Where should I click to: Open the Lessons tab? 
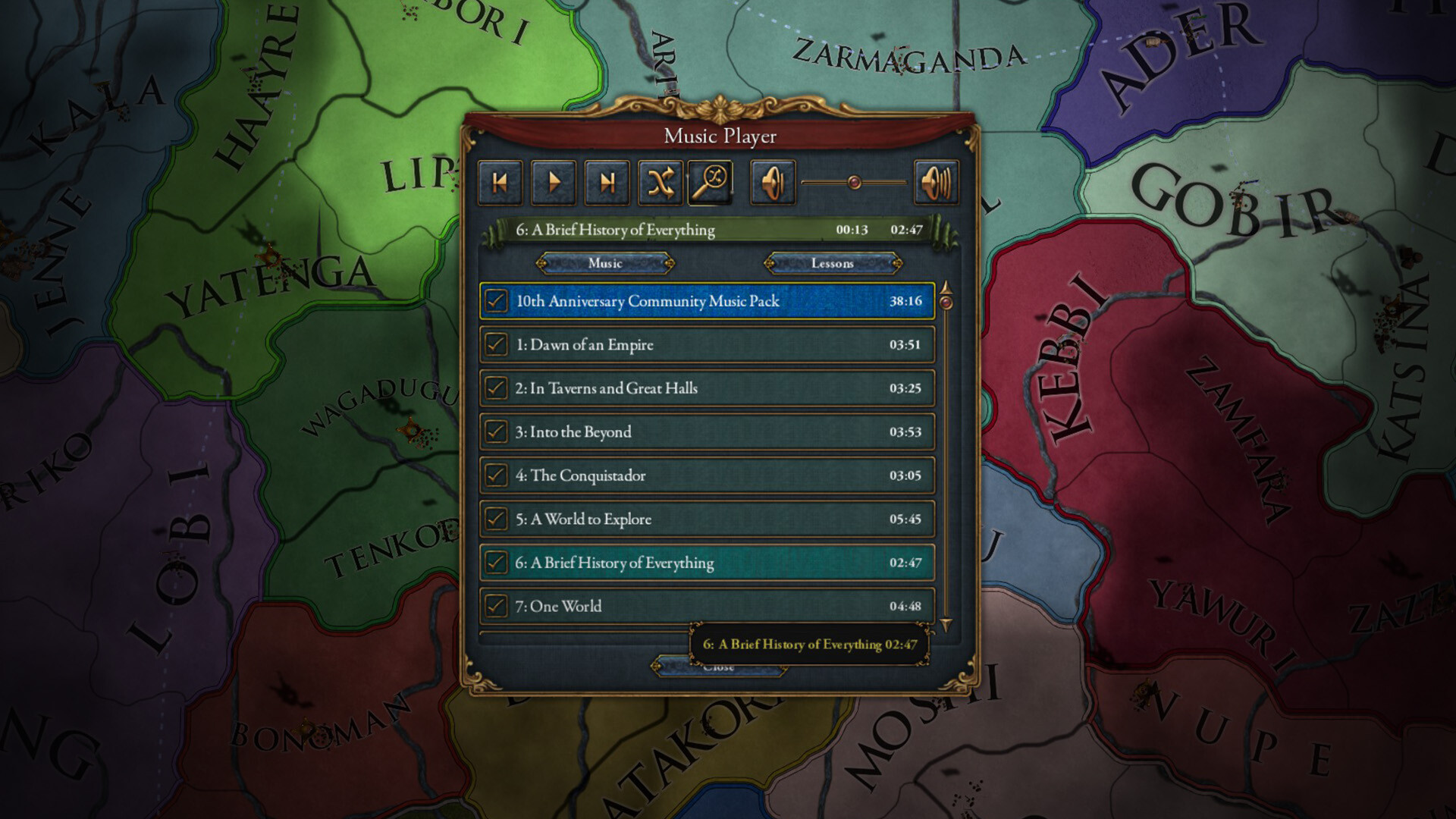[x=832, y=263]
